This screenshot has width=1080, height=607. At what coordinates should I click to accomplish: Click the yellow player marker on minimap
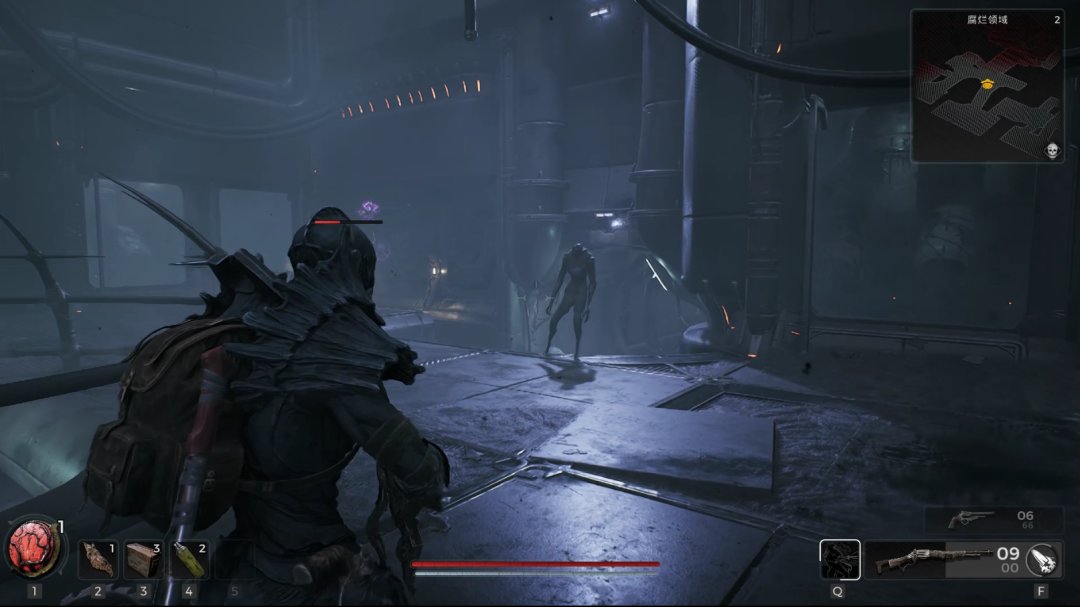(987, 84)
